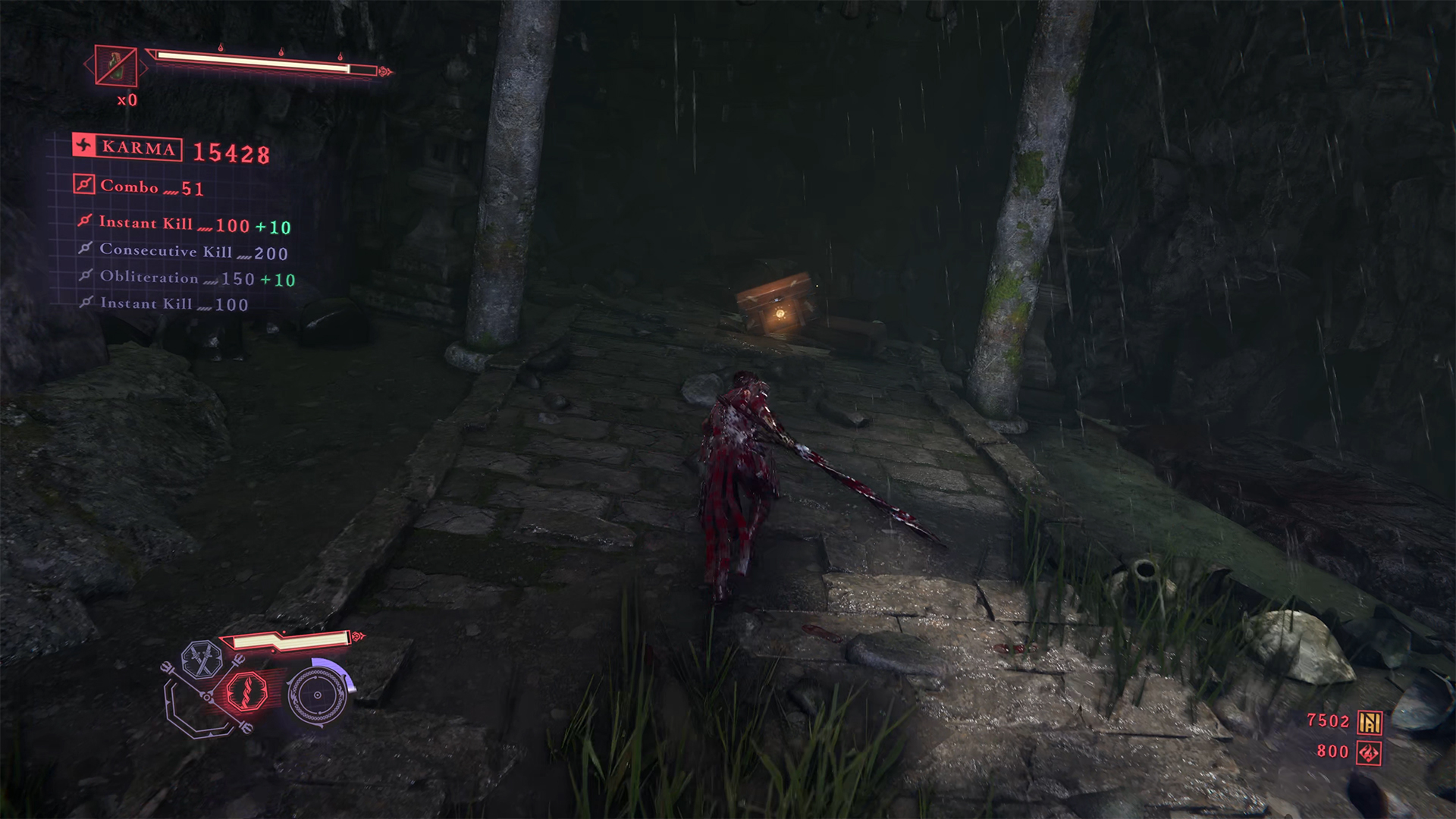Click the KARMA score label
1456x819 pixels.
(x=127, y=147)
